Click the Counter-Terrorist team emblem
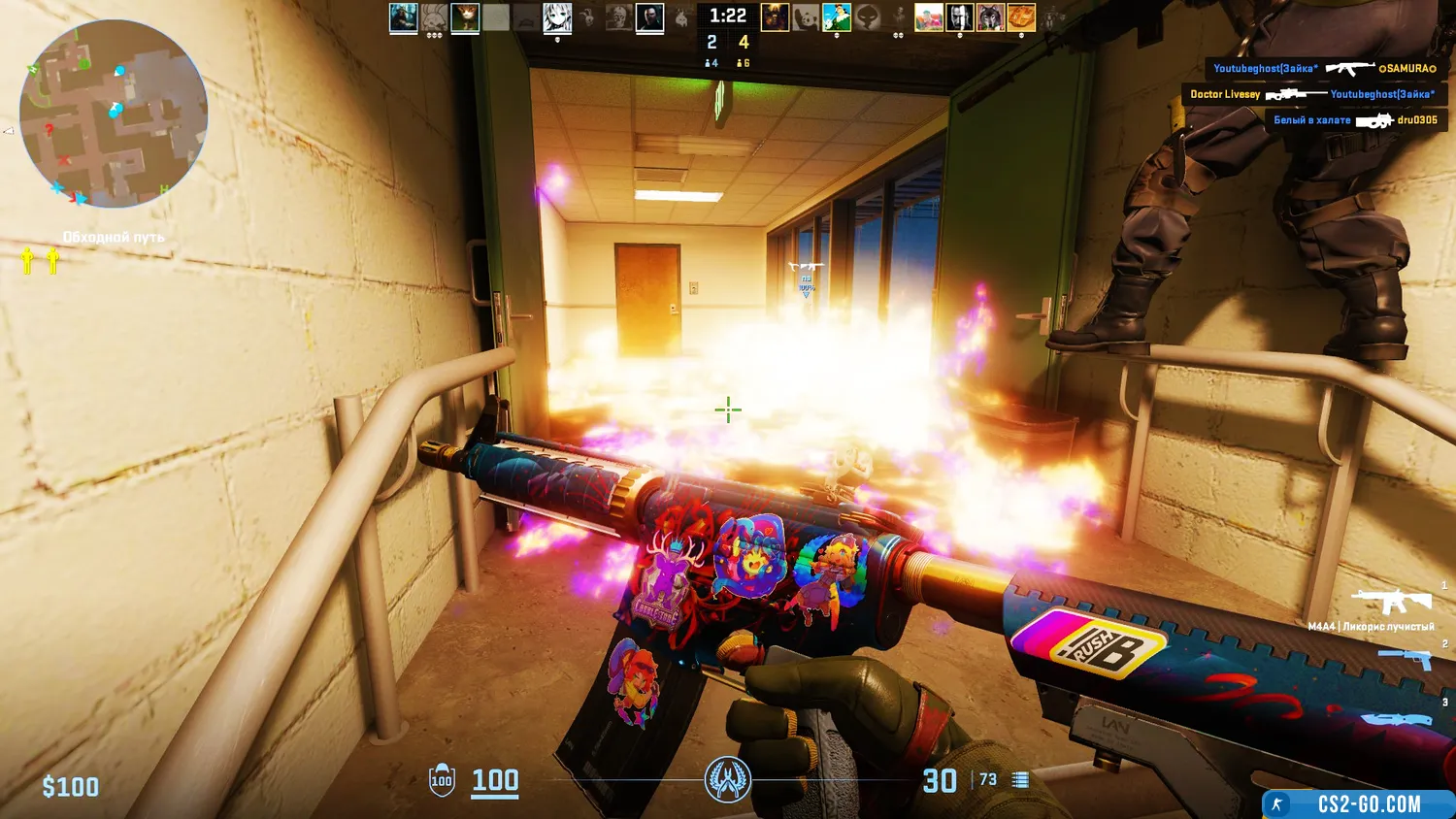The image size is (1456, 819). coord(727,779)
